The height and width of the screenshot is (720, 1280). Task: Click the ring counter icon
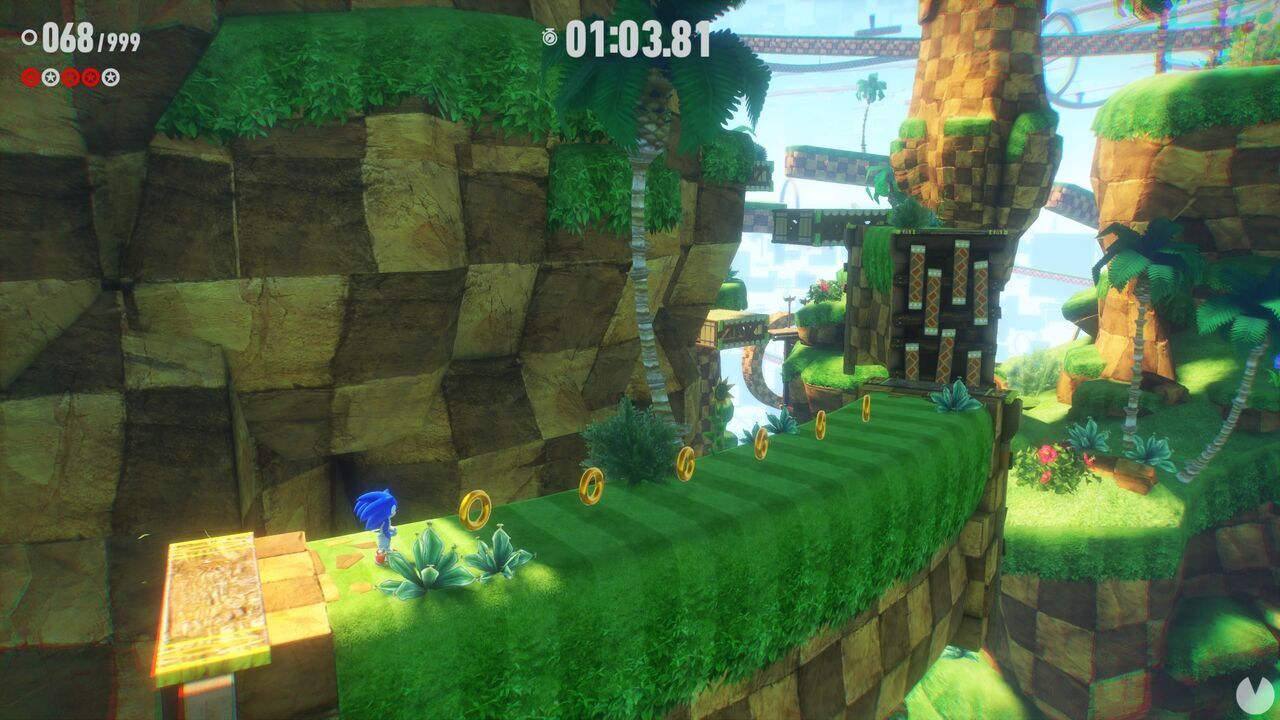click(29, 36)
